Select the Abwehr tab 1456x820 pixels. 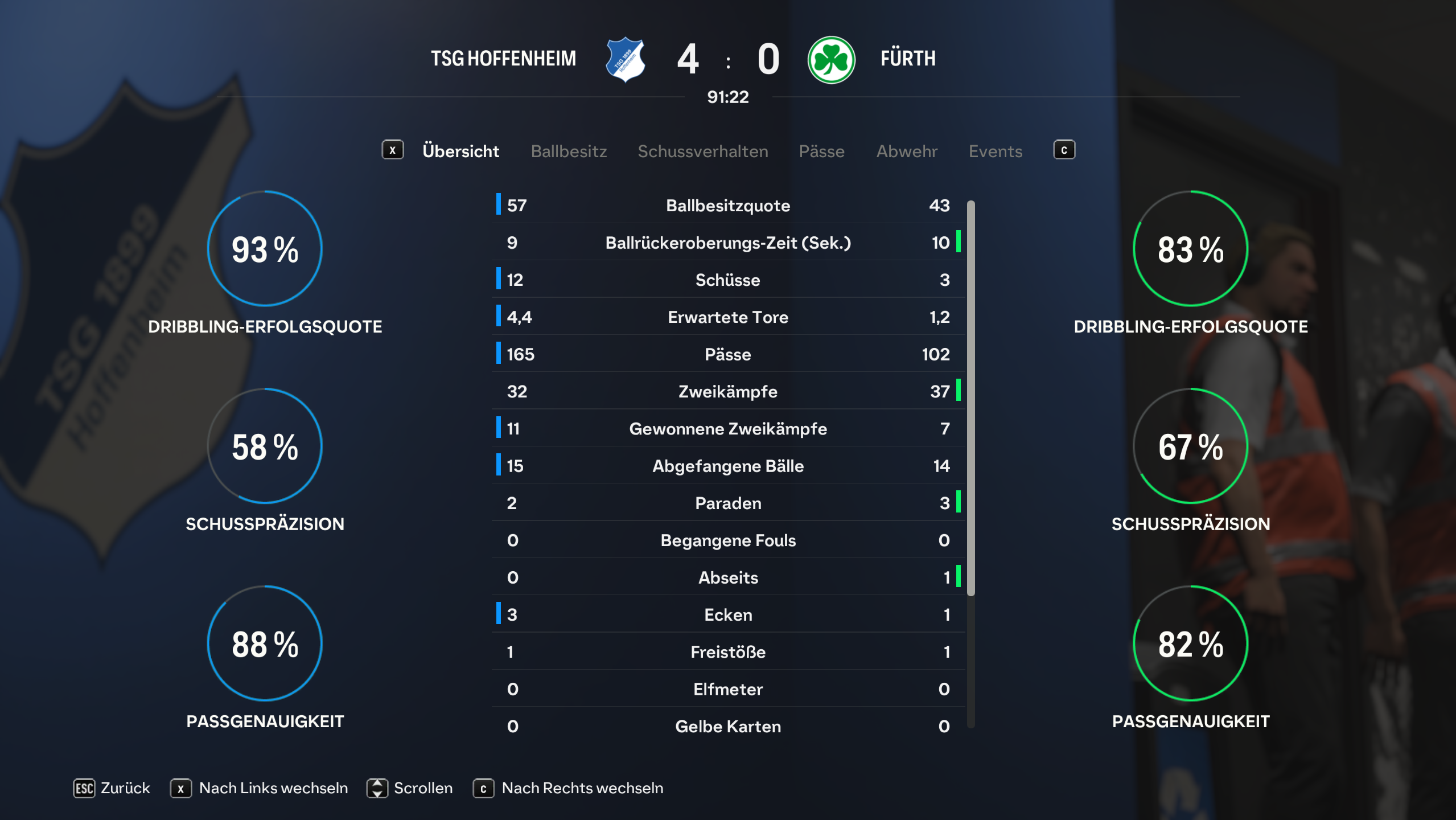pos(906,151)
